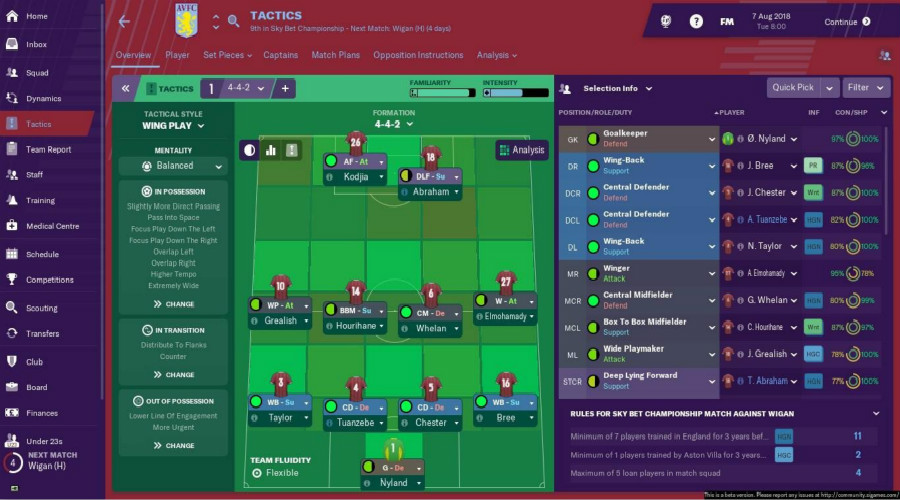The height and width of the screenshot is (500, 900).
Task: Click the pitch Analysis button
Action: 521,150
